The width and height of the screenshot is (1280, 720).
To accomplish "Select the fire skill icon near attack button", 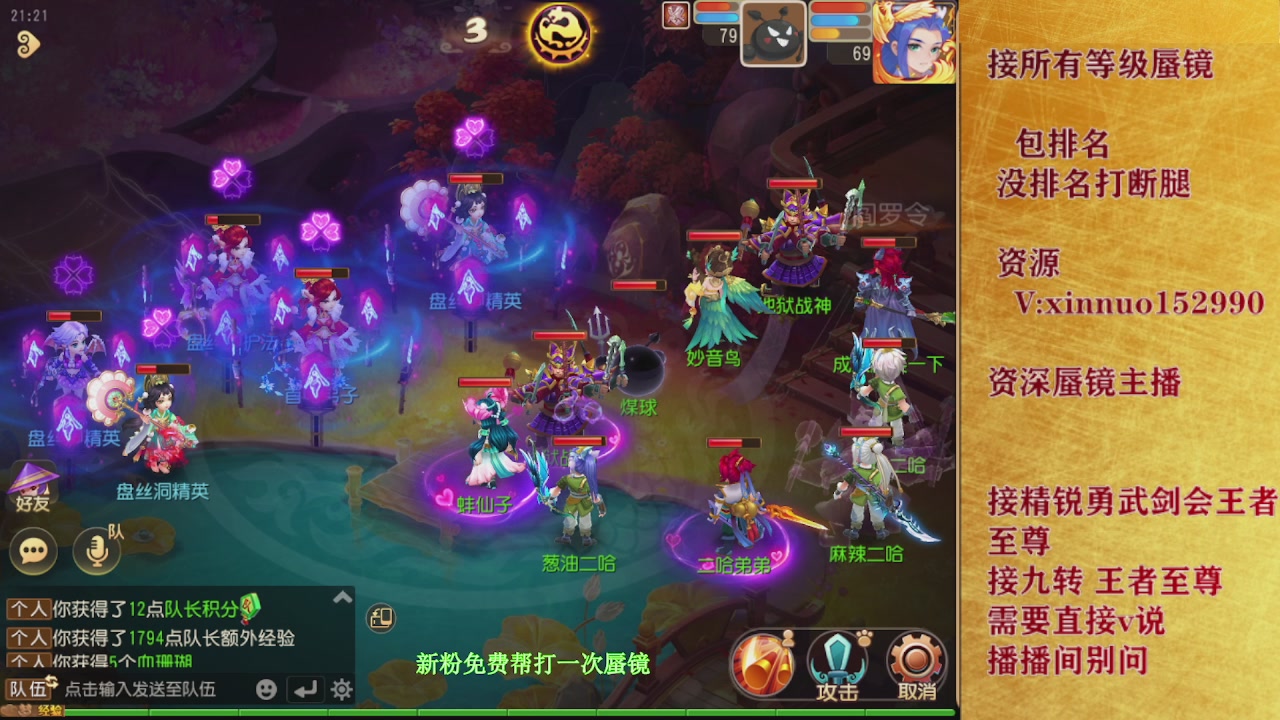I will pyautogui.click(x=760, y=660).
